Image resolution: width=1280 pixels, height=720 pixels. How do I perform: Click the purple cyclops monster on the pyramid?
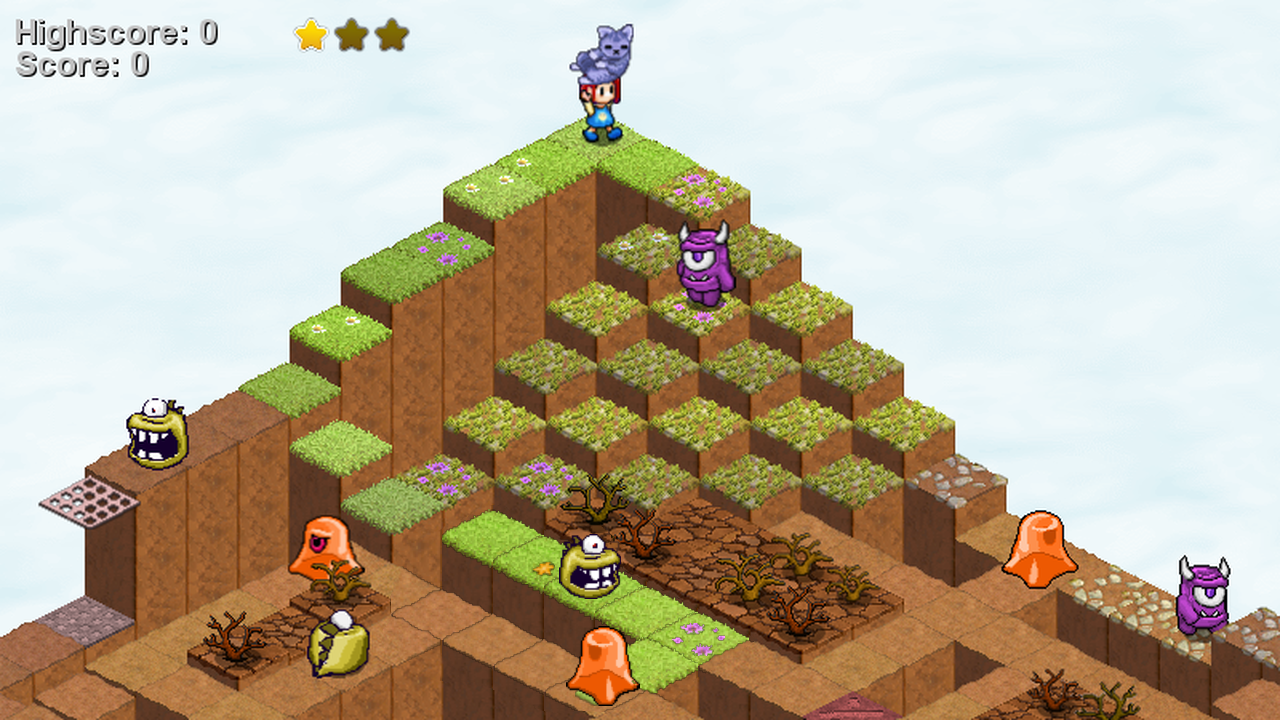703,263
